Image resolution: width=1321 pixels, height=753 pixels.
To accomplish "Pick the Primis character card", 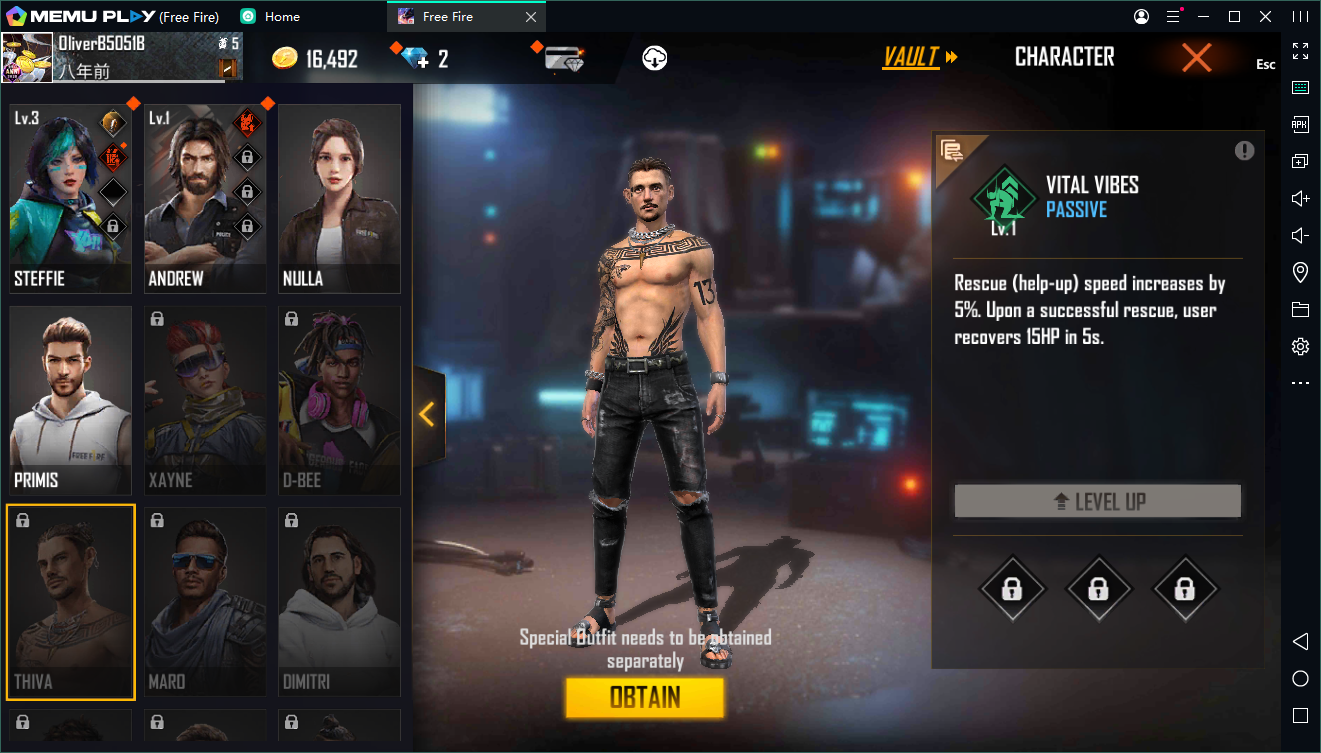I will [70, 400].
